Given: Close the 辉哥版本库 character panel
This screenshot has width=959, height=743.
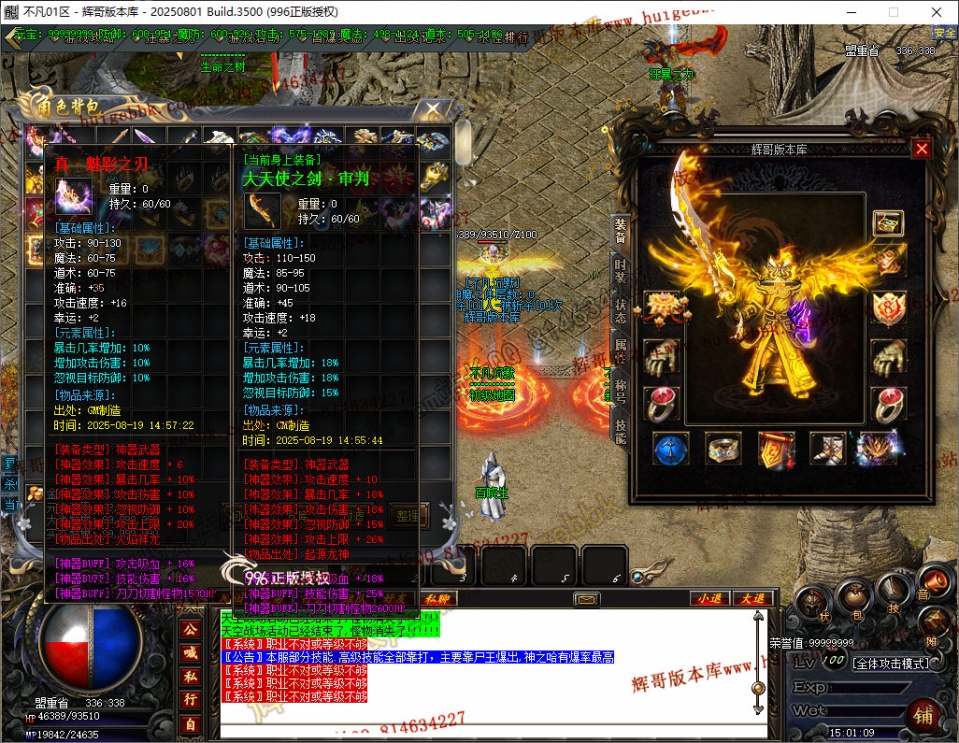Looking at the screenshot, I should pyautogui.click(x=921, y=149).
